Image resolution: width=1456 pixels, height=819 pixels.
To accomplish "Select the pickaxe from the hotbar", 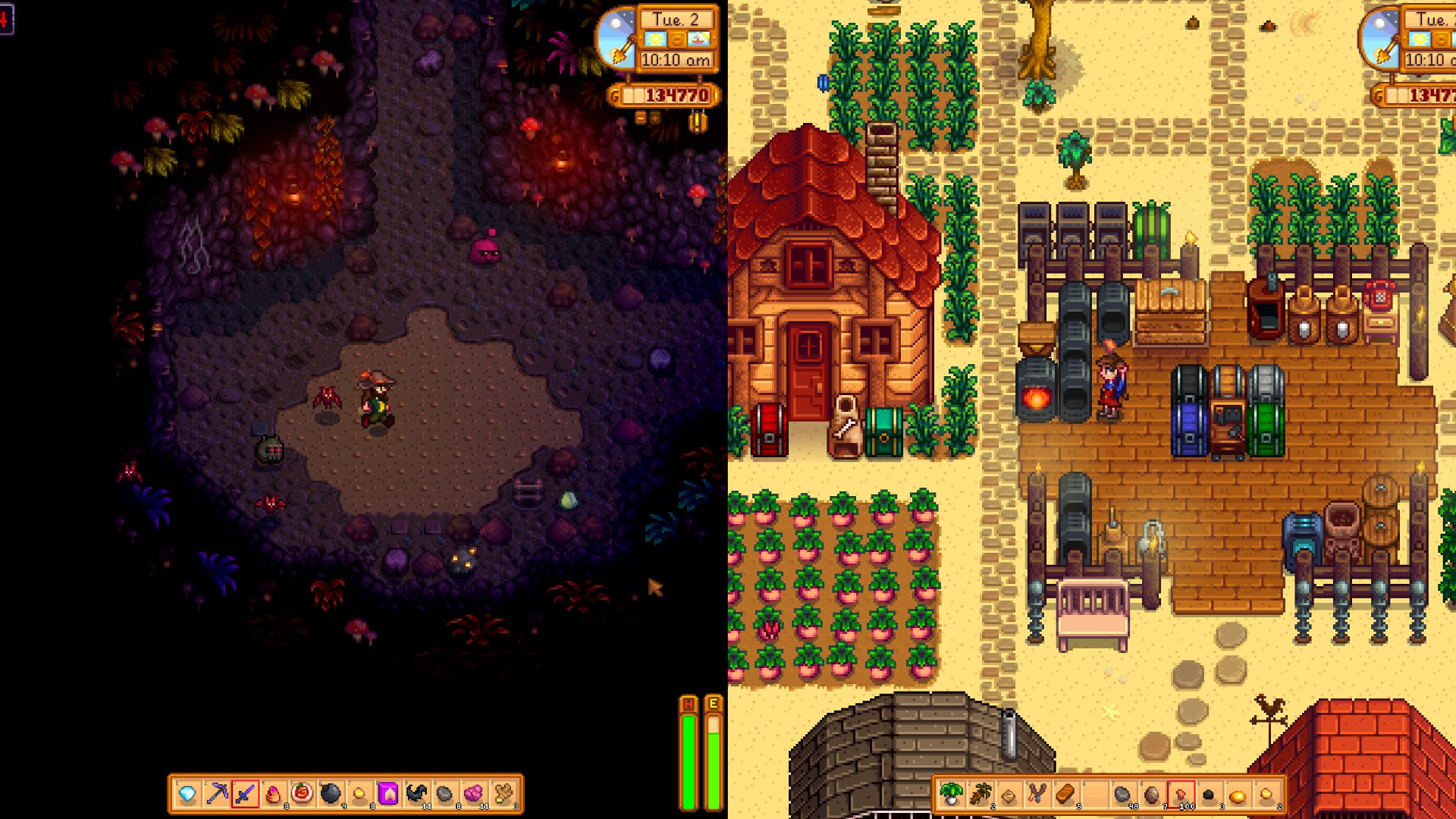I will (218, 791).
